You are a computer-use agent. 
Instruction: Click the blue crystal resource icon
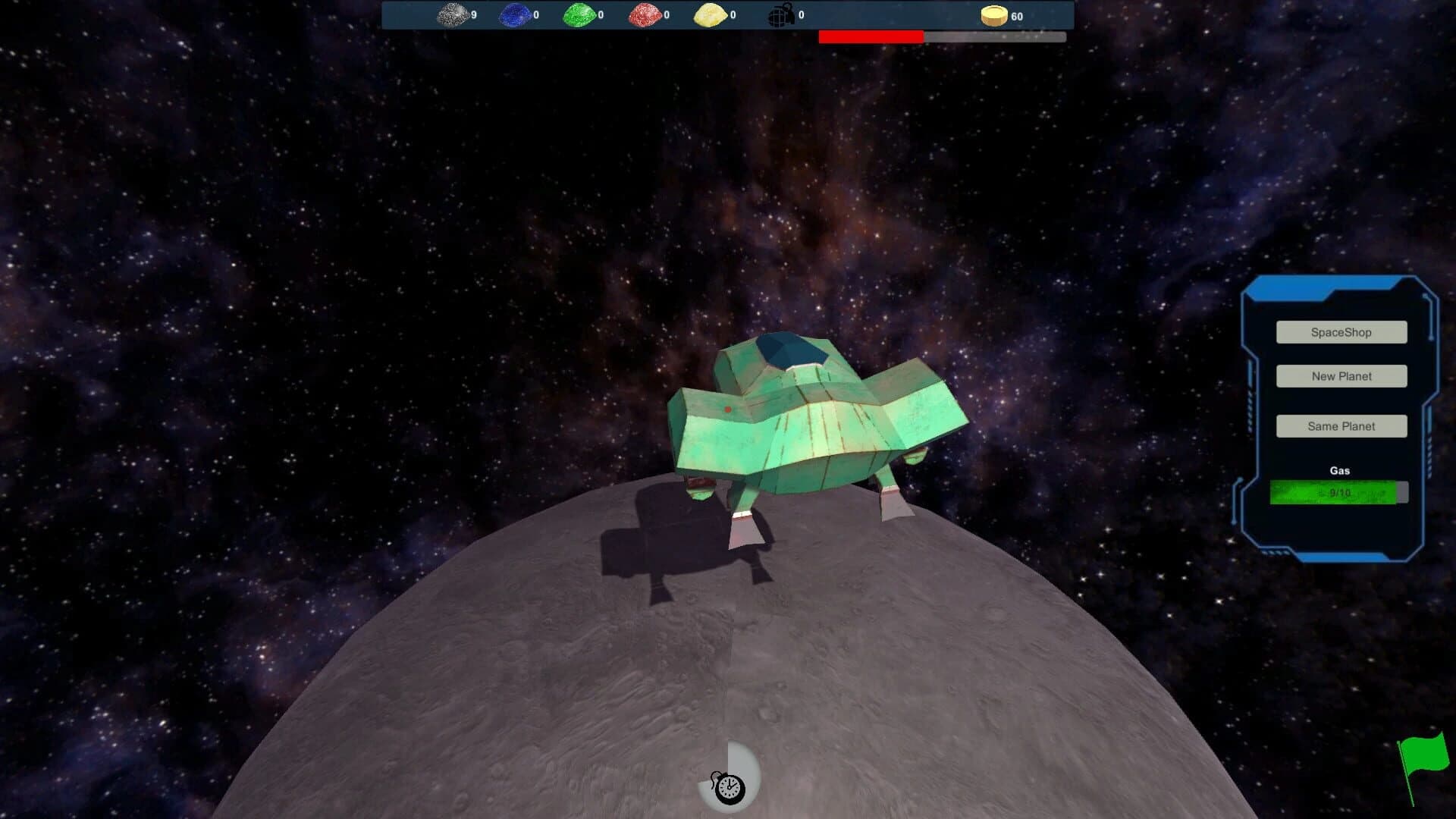[x=514, y=13]
